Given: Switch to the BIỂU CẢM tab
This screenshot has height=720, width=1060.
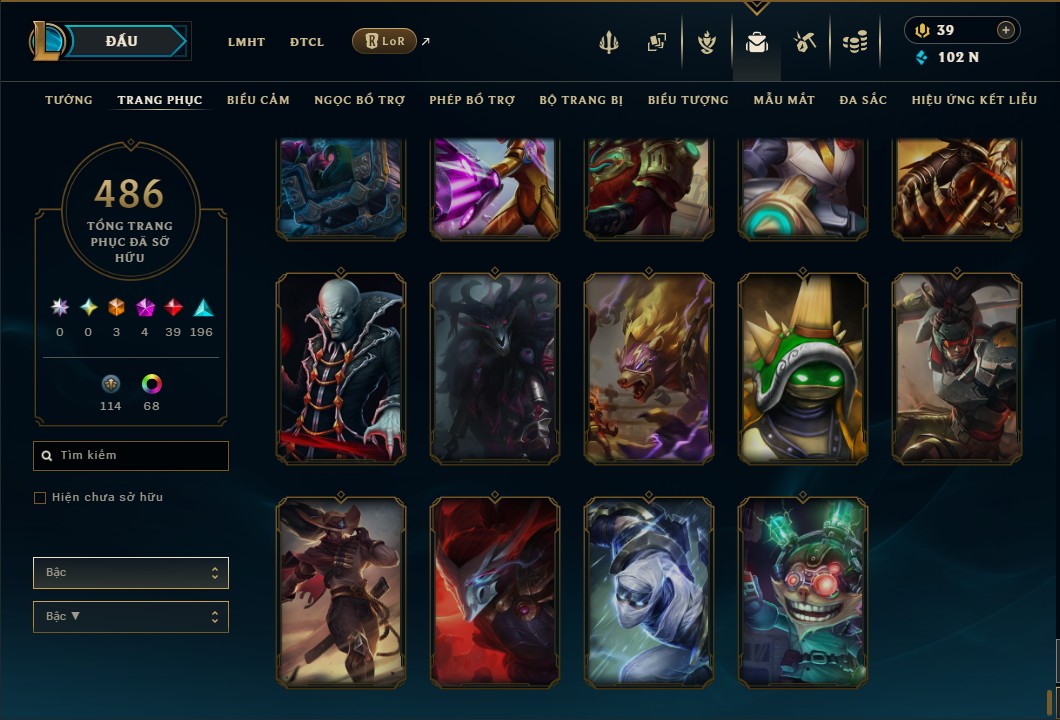Looking at the screenshot, I should click(258, 100).
